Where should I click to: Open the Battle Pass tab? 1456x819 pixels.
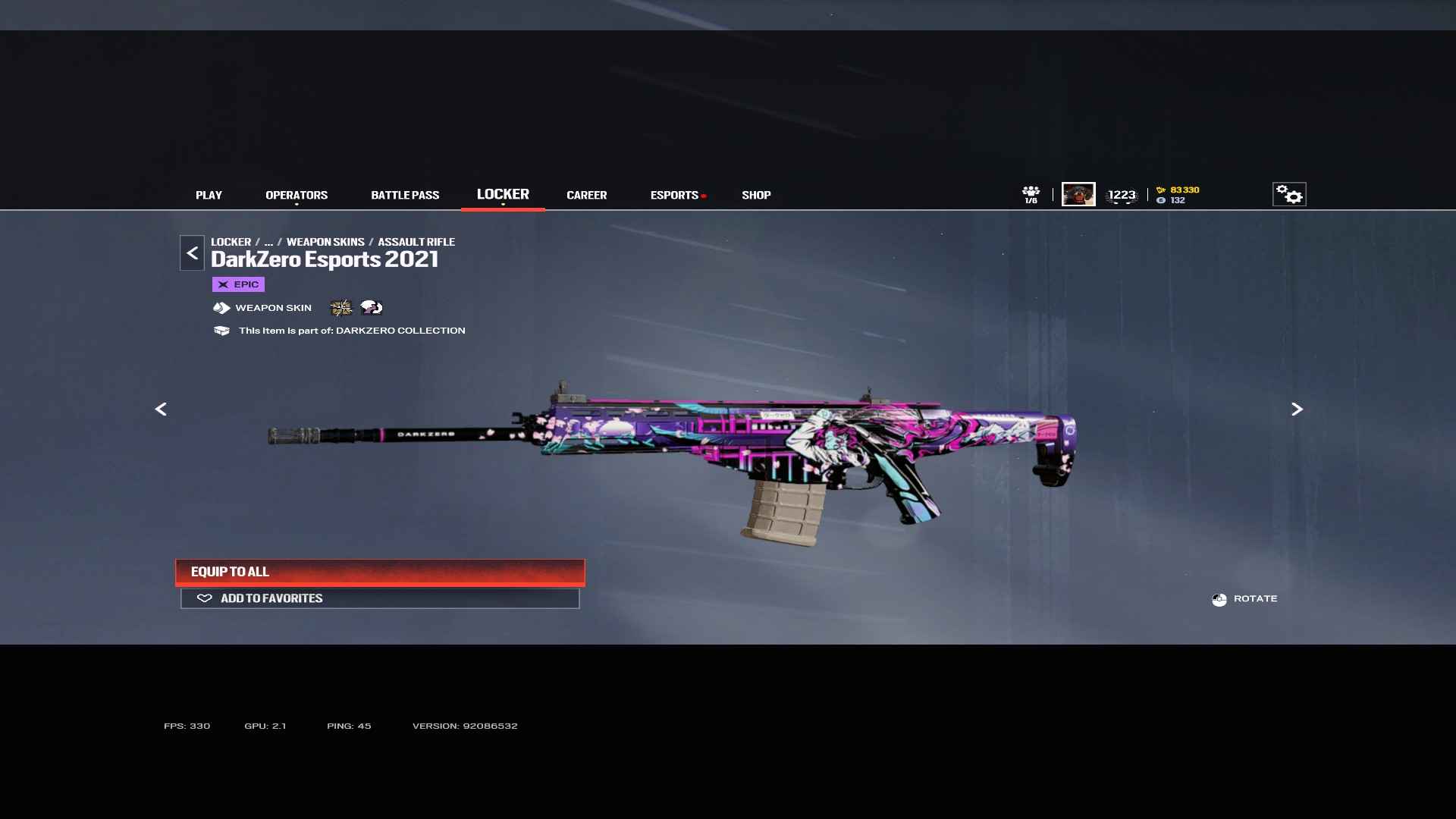click(x=405, y=195)
